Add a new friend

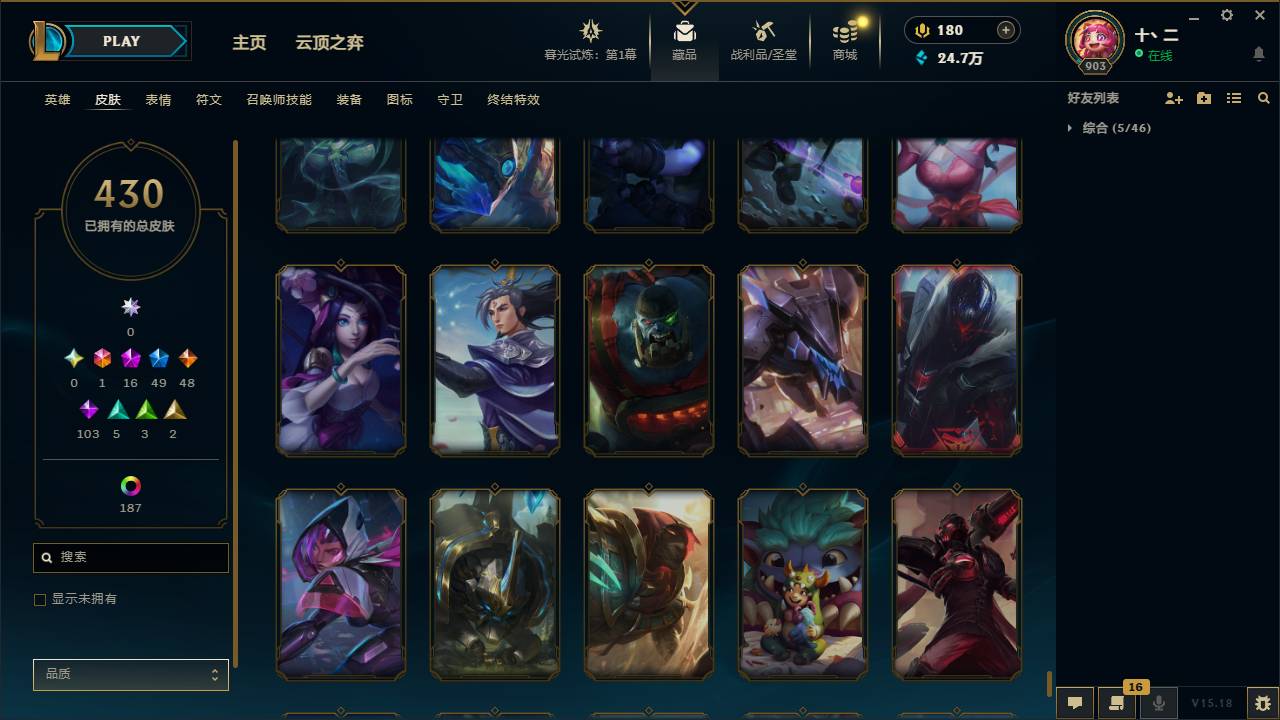tap(1173, 97)
